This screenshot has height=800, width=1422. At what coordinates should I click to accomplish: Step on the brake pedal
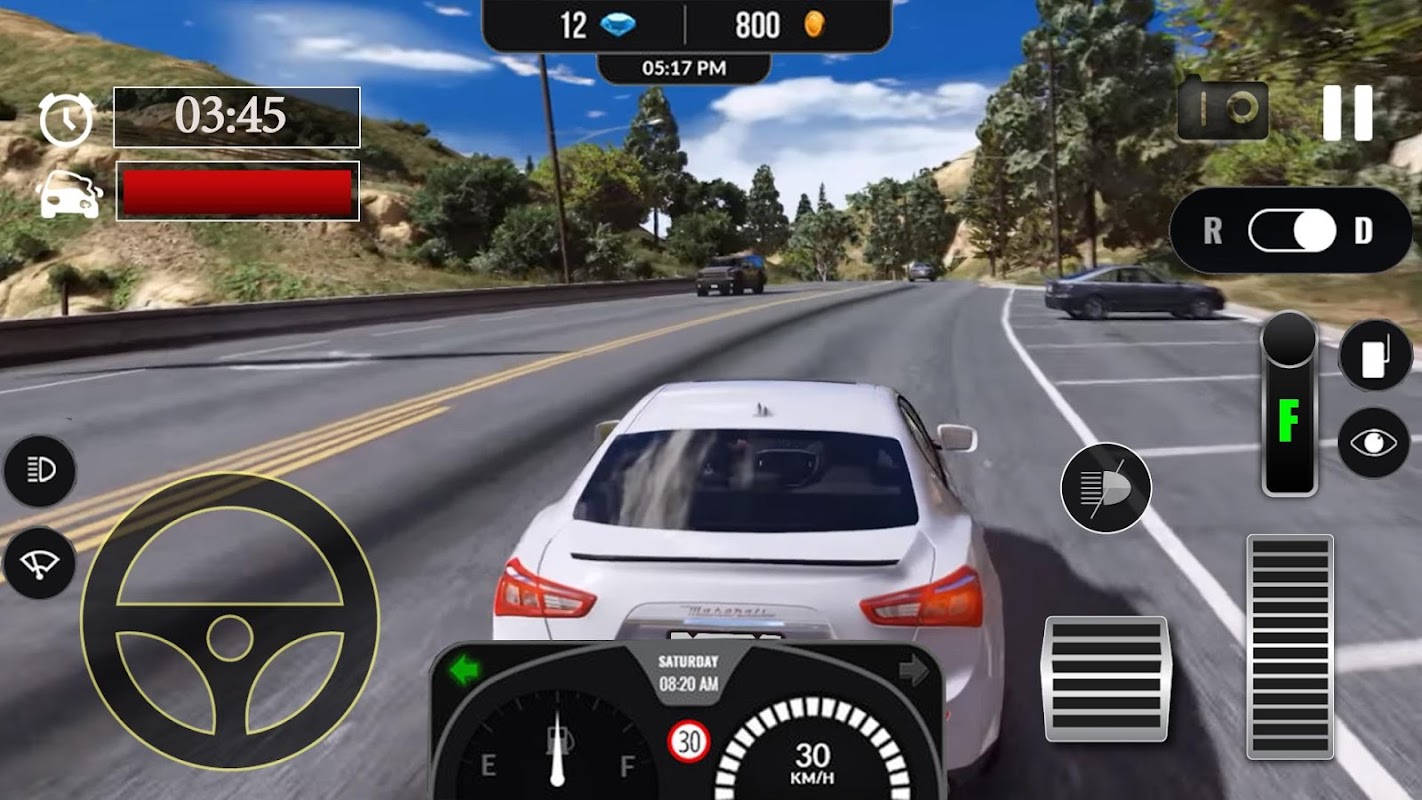click(x=1105, y=679)
